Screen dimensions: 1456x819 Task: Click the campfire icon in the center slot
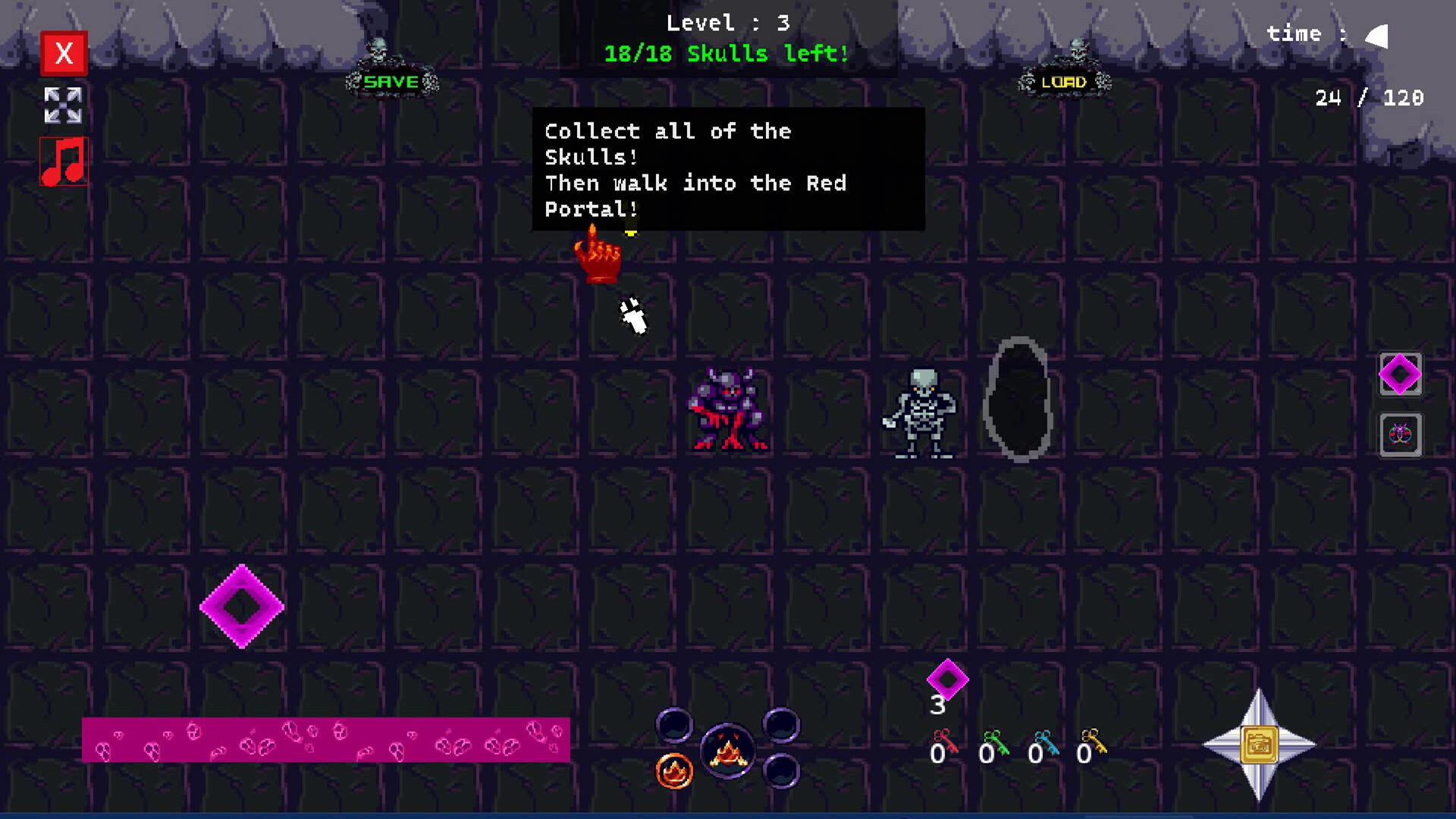pos(728,751)
